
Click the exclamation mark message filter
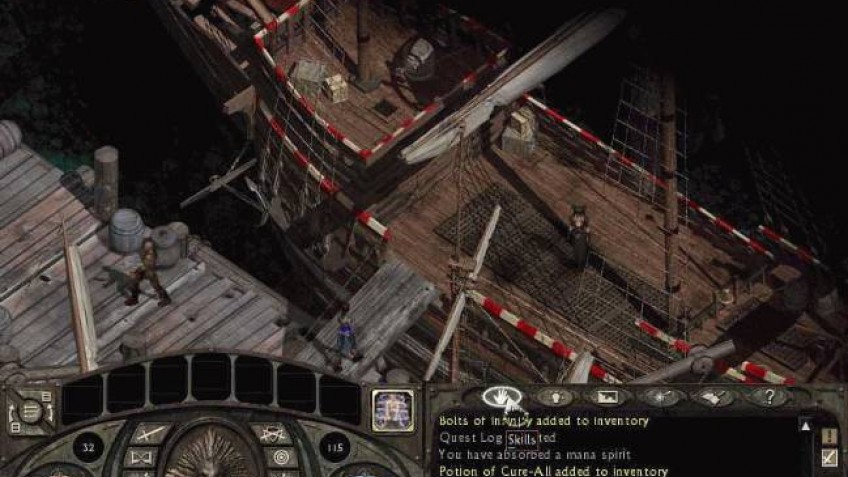coord(829,436)
